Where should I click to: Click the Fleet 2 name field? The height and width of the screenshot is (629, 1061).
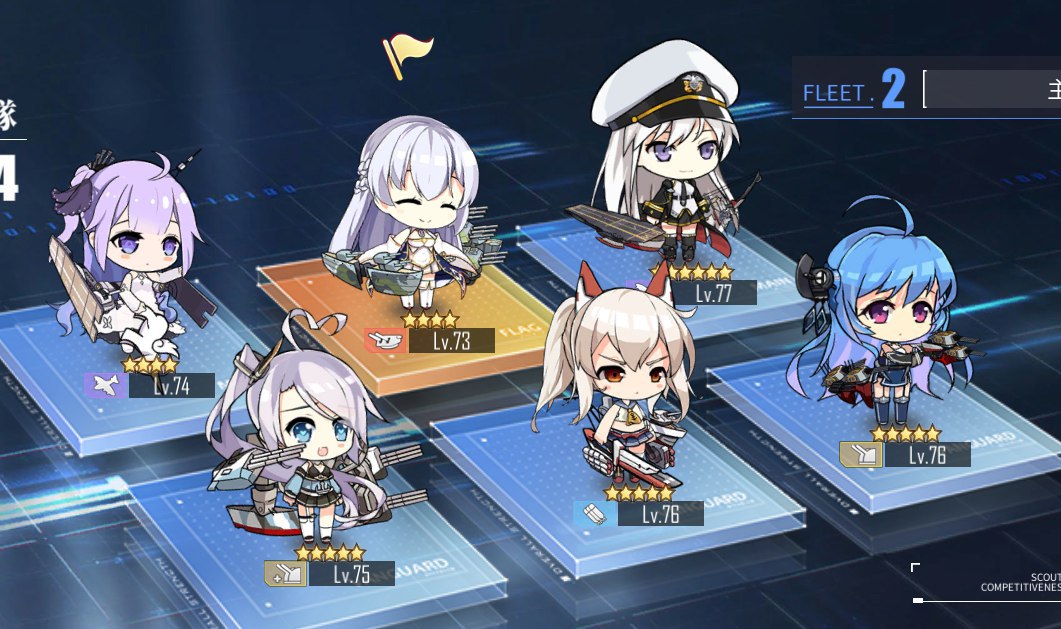990,90
